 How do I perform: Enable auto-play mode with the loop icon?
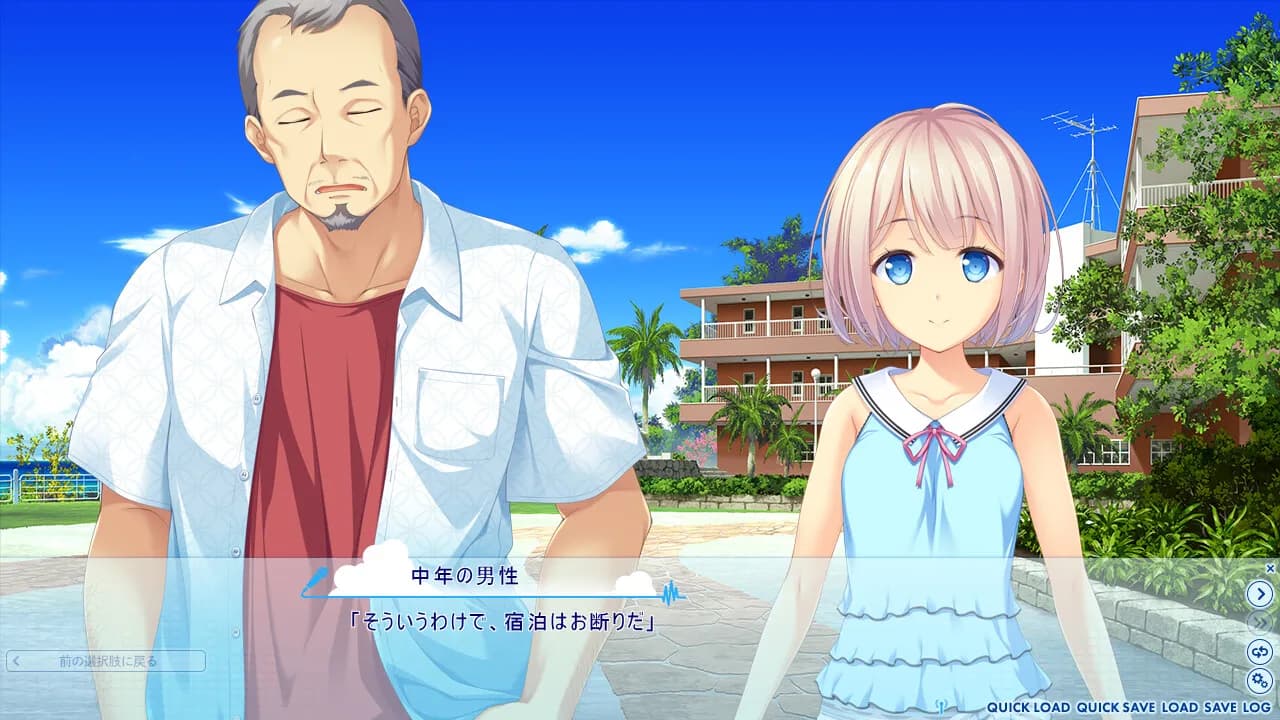tap(1261, 650)
